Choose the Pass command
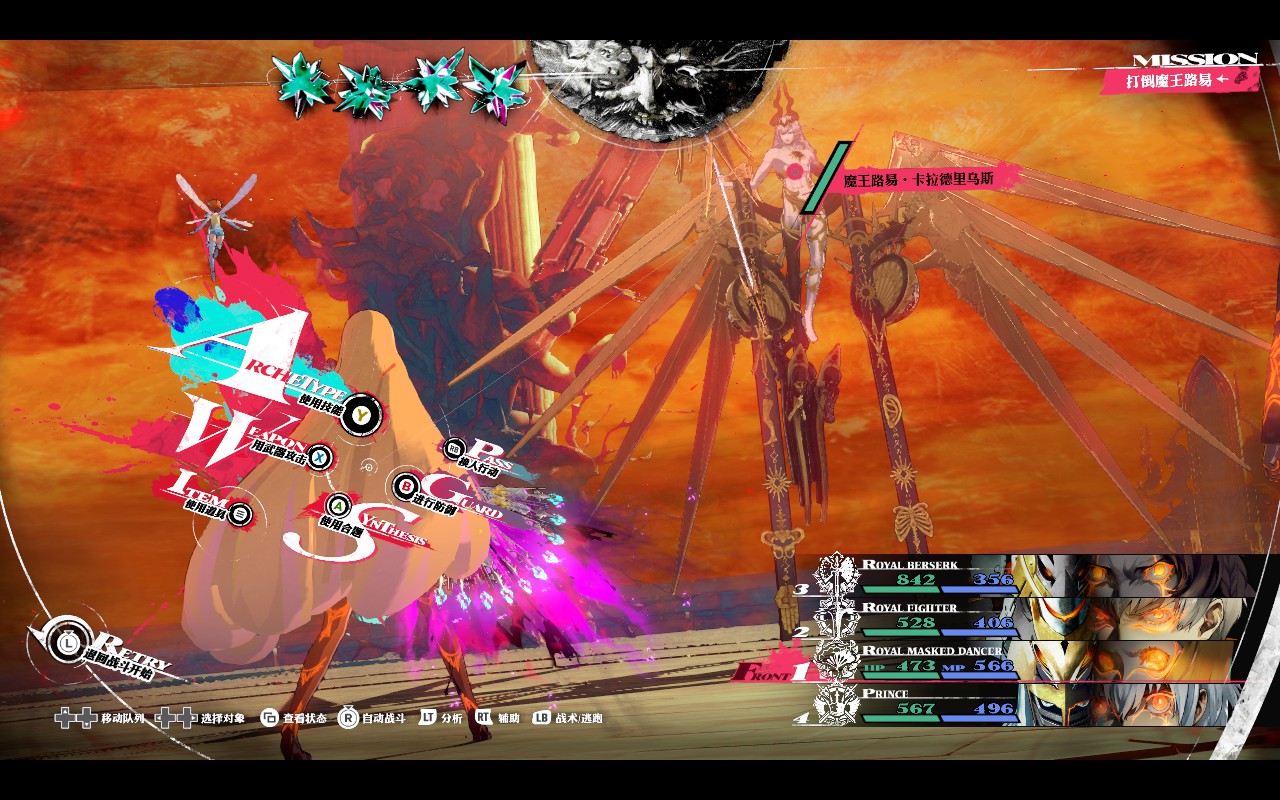This screenshot has height=800, width=1280. [x=455, y=449]
